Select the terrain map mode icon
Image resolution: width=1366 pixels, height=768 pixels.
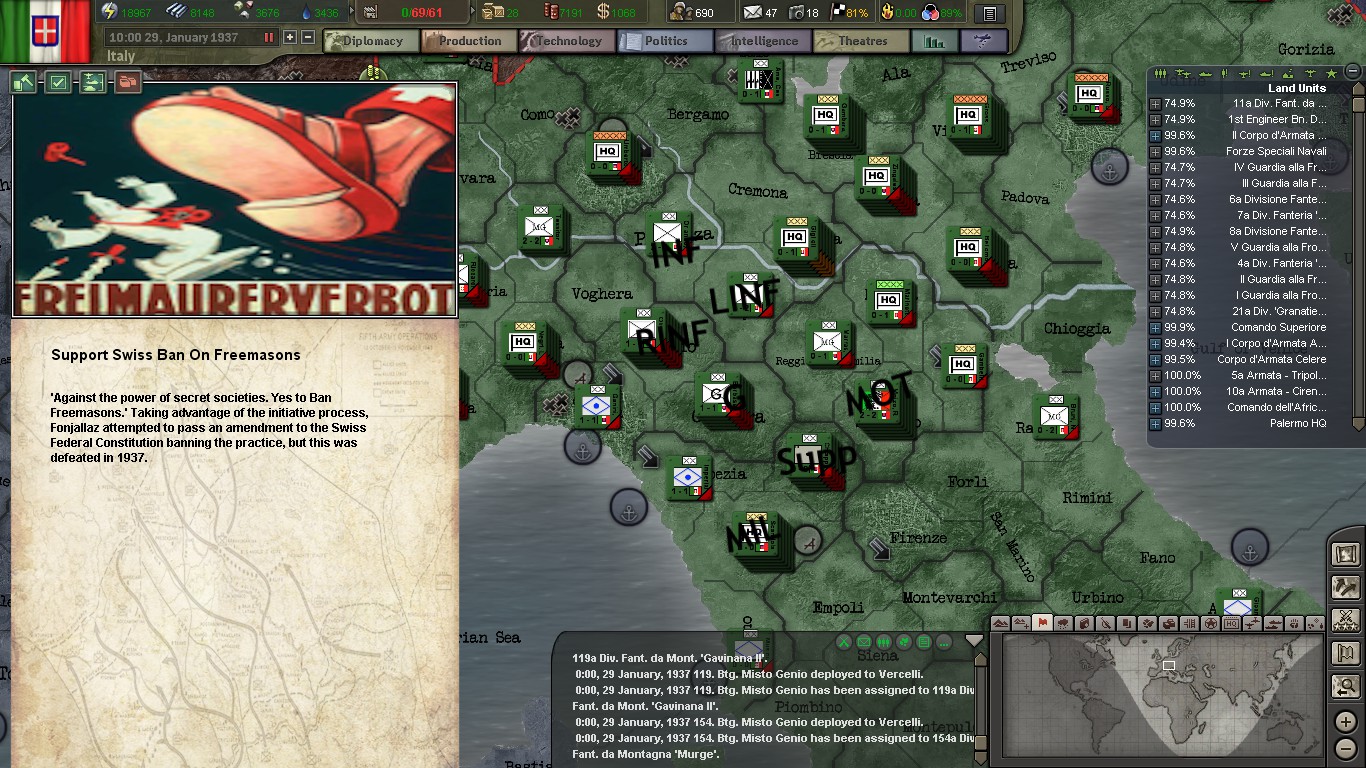tap(1001, 622)
